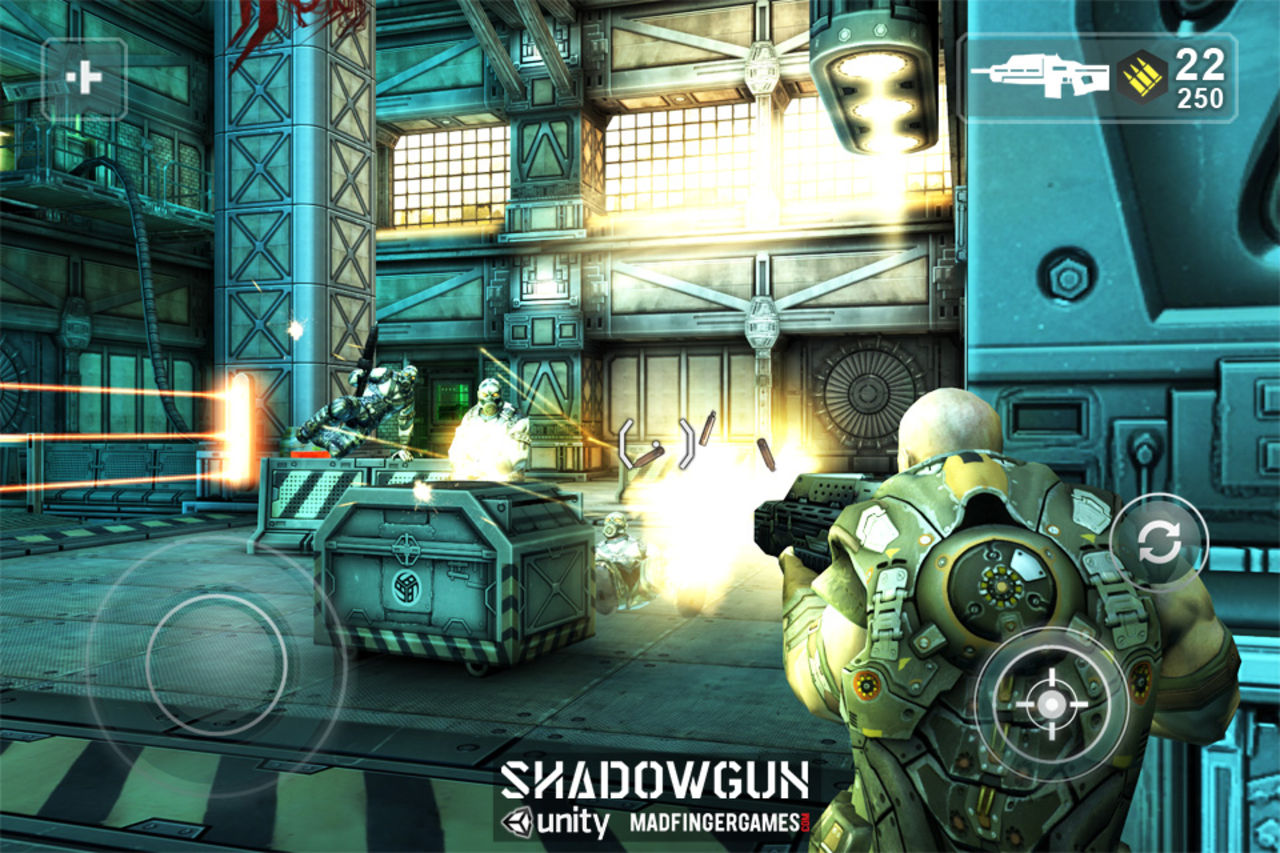
Task: Tap the hazard-striped crate icon emblem
Action: (x=406, y=589)
